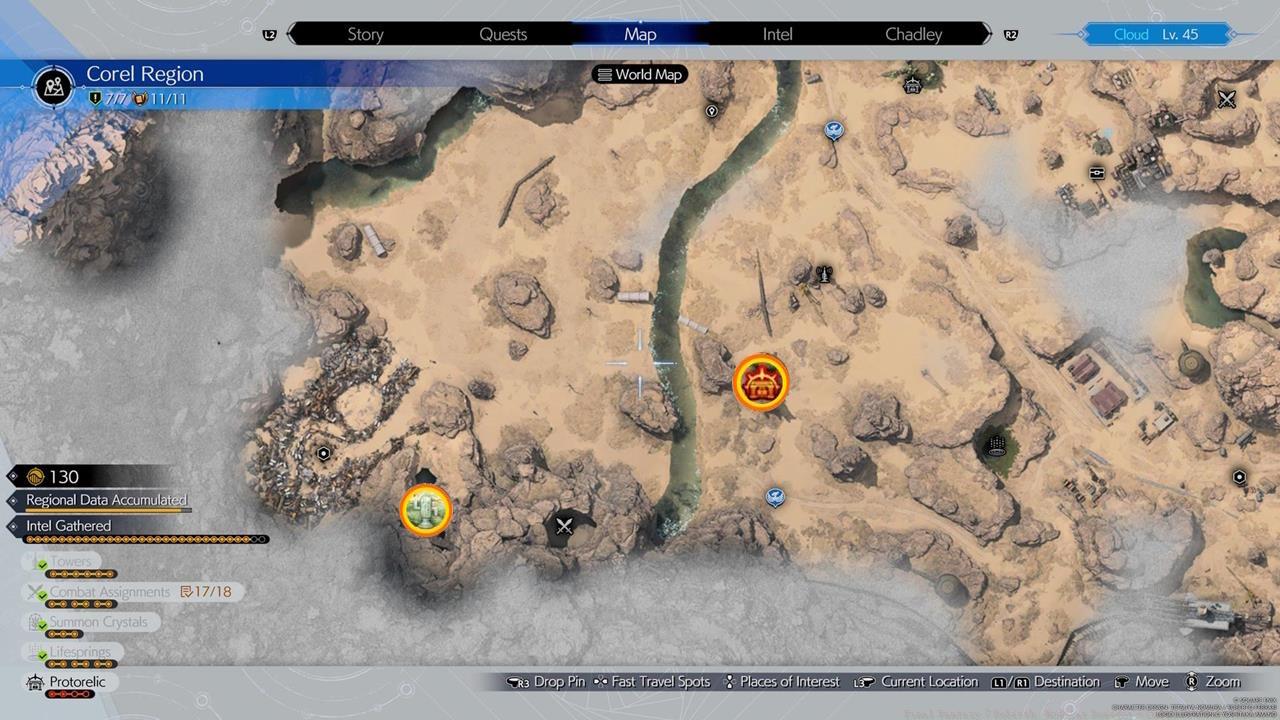Open the World Map view selector
The width and height of the screenshot is (1280, 720).
639,74
